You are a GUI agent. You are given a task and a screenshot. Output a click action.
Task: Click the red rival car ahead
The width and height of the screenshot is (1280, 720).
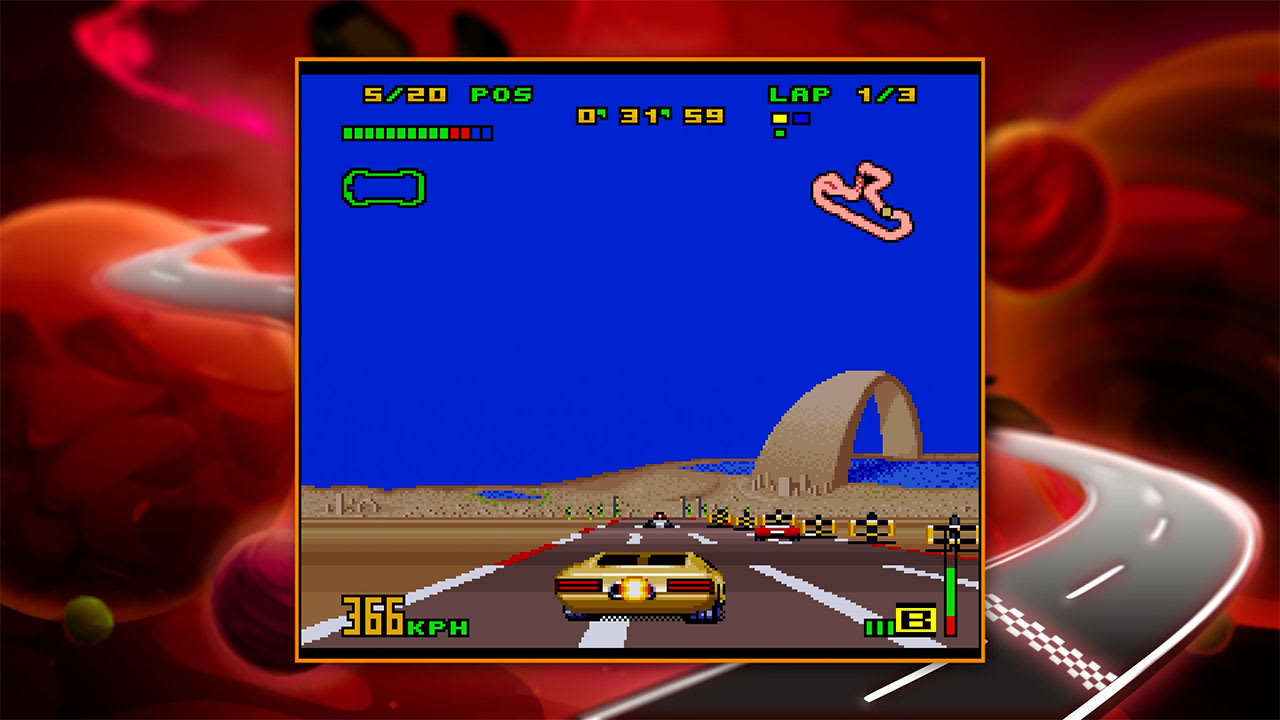777,532
